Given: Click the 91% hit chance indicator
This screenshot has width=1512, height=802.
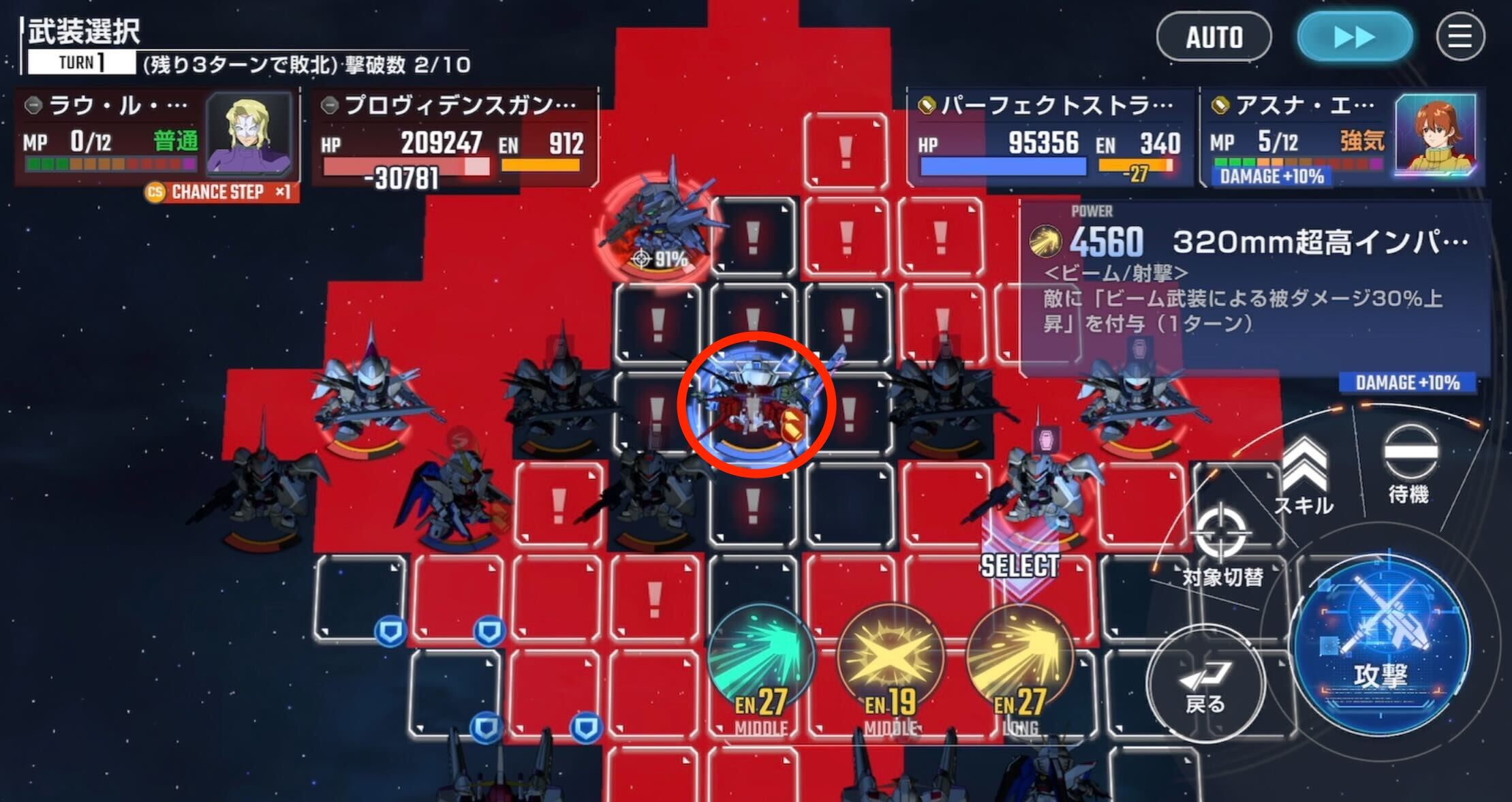Looking at the screenshot, I should click(658, 259).
